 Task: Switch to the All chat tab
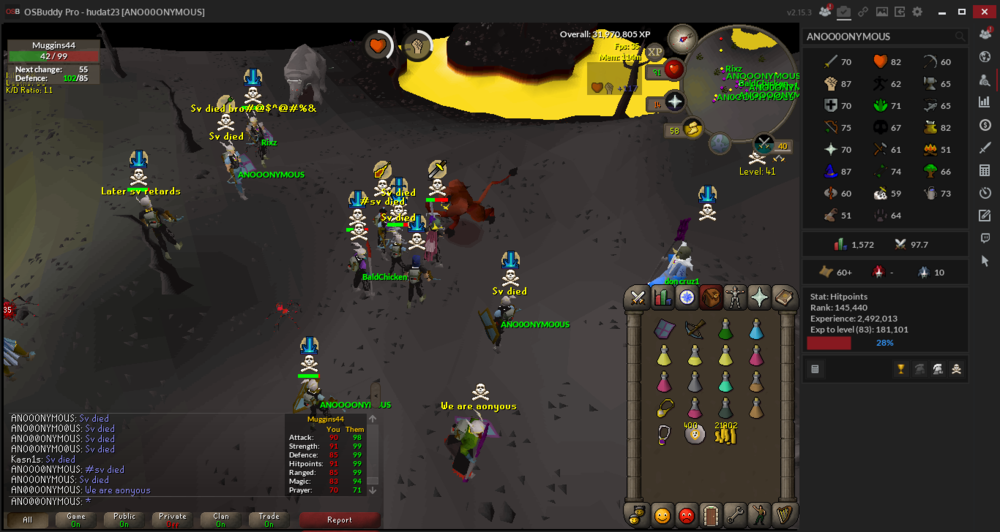[27, 519]
